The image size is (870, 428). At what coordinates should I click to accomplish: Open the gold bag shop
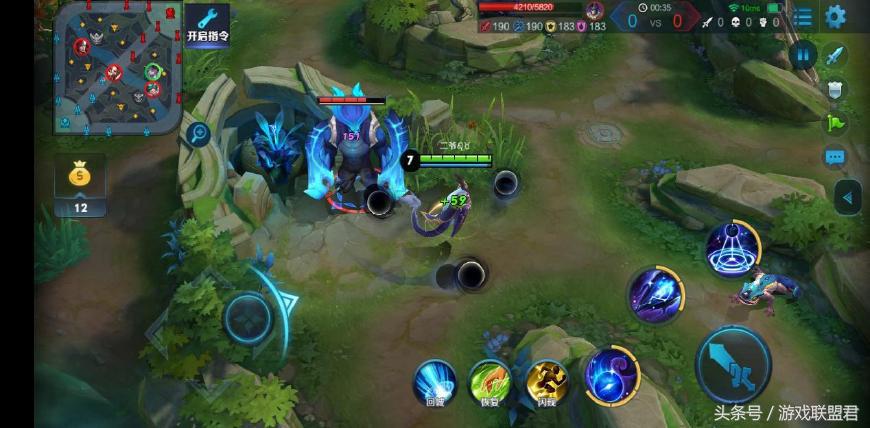coord(80,176)
